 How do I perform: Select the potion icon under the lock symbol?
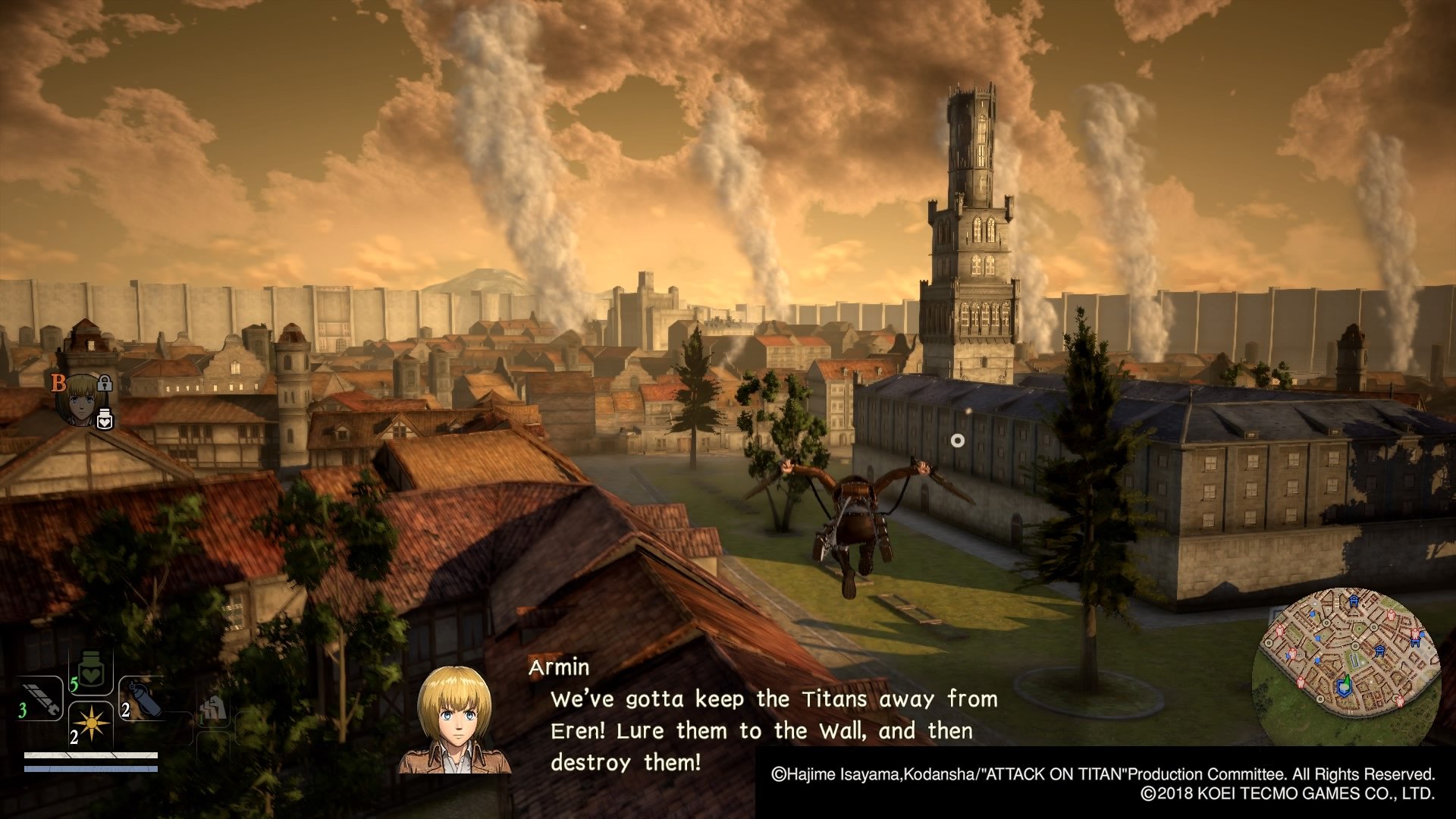[106, 419]
